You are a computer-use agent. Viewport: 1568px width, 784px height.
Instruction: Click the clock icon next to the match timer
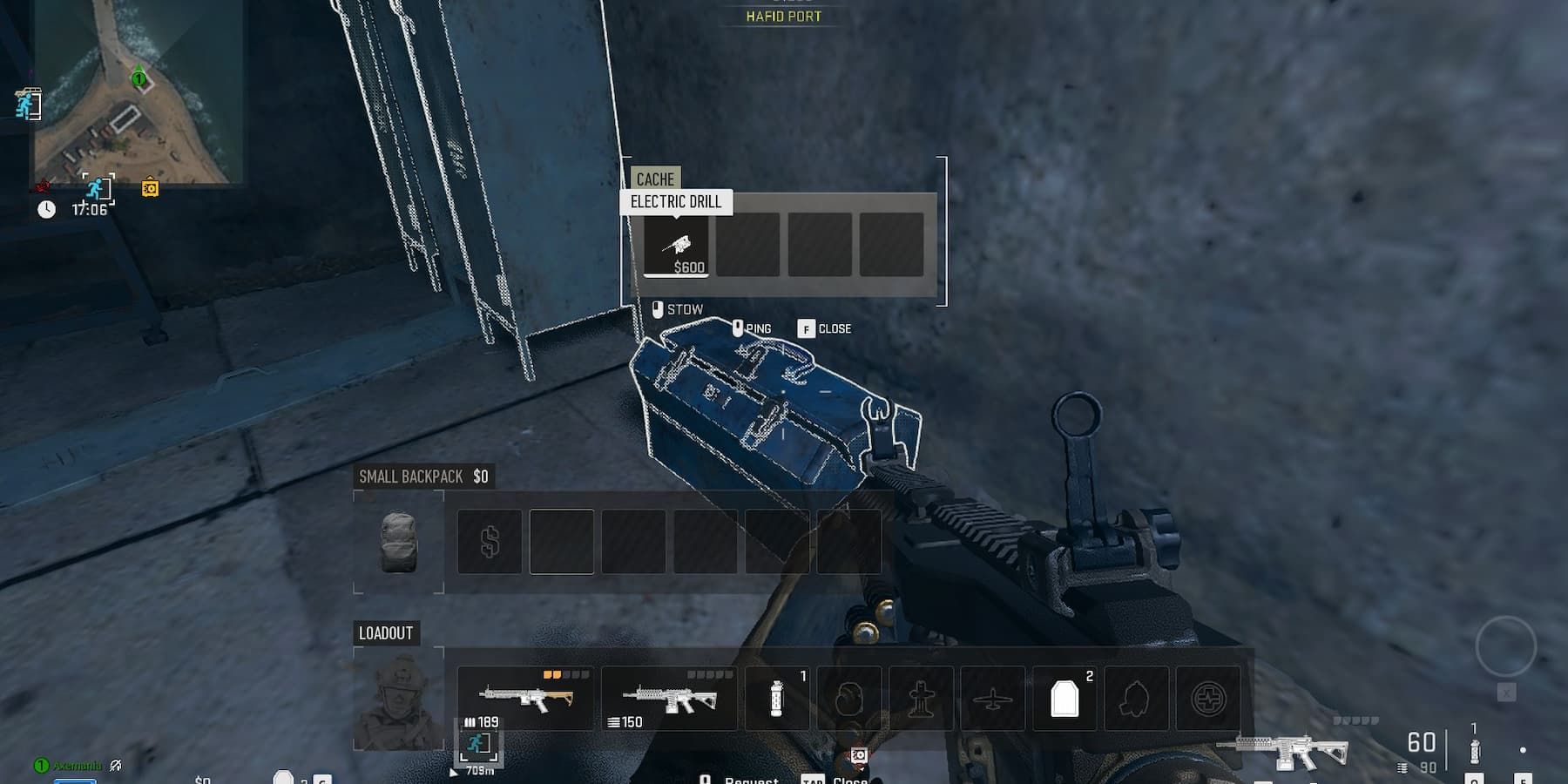46,207
